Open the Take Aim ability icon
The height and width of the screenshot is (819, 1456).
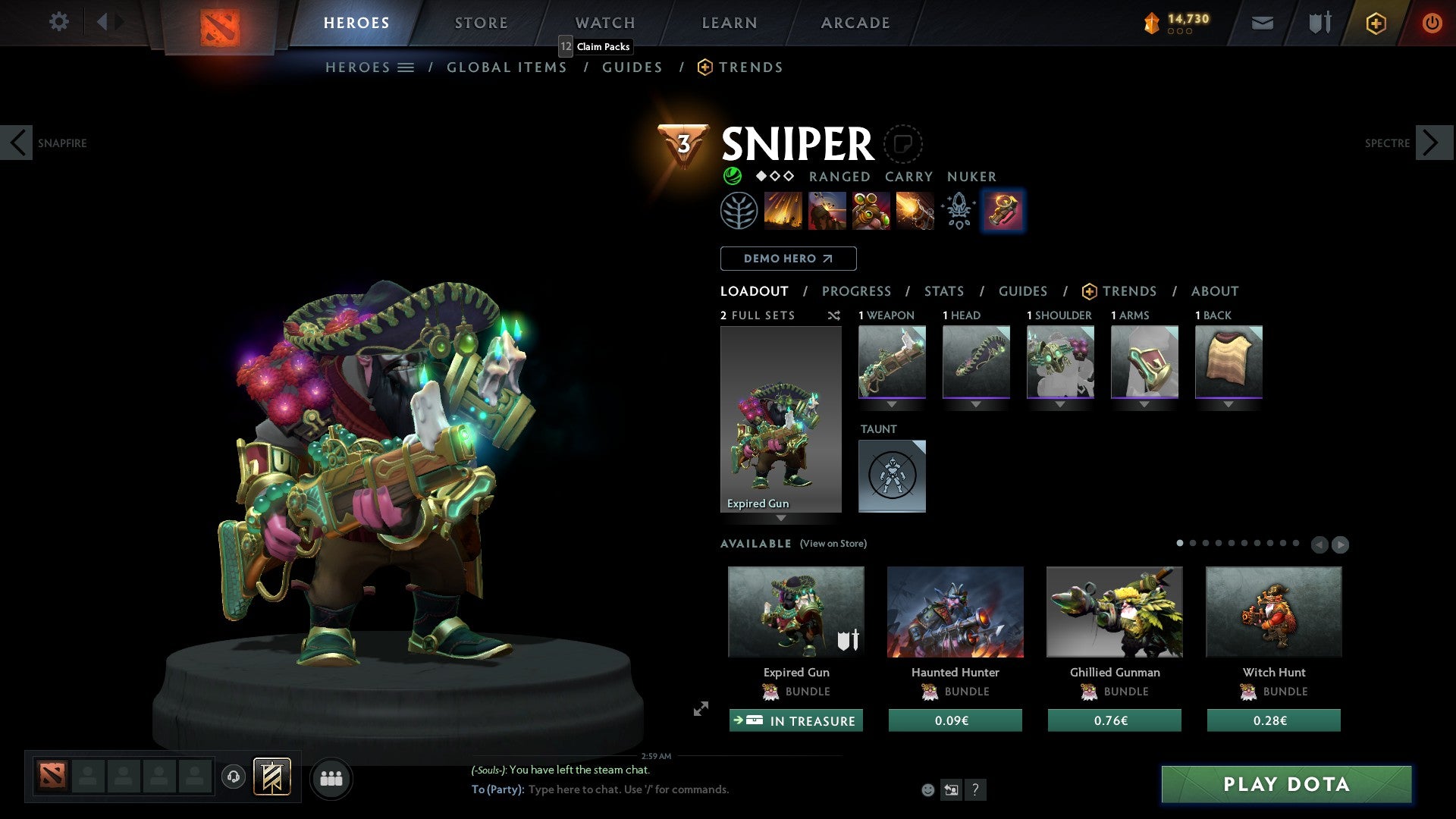pos(871,211)
